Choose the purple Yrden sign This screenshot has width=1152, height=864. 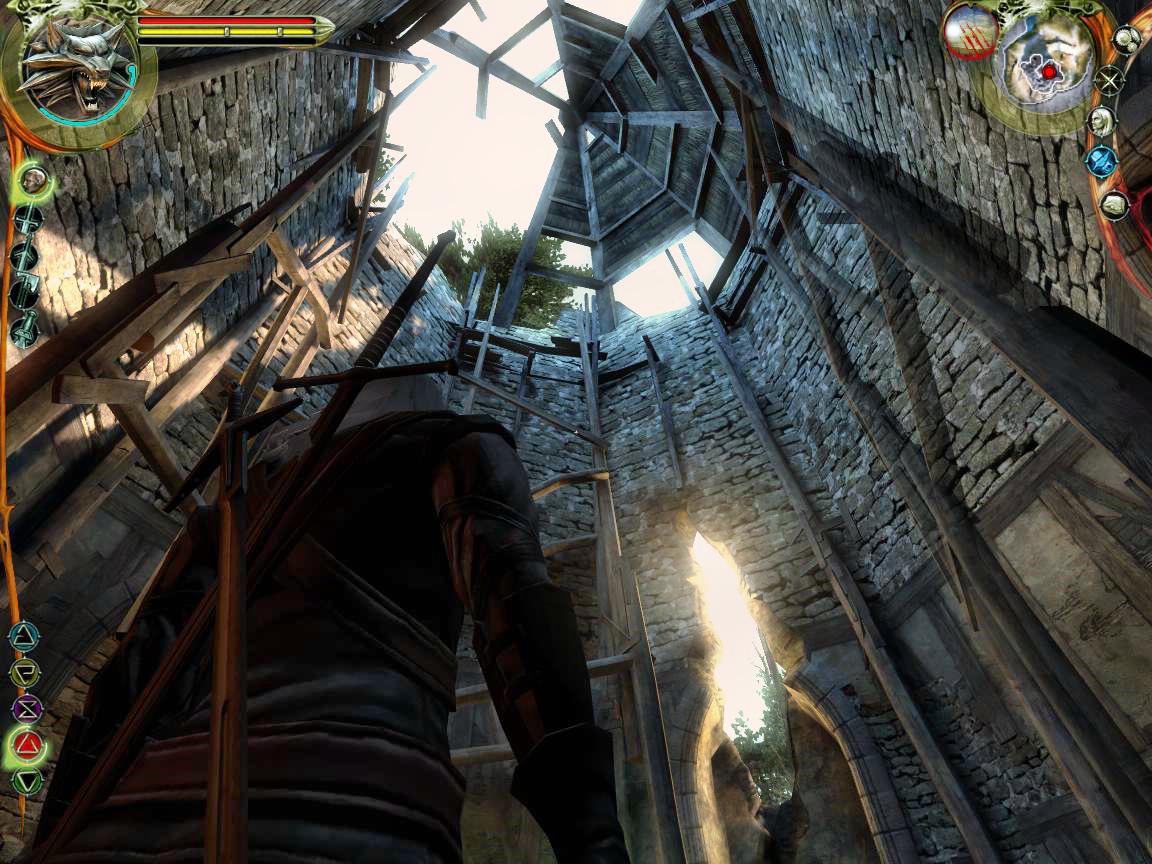coord(26,708)
